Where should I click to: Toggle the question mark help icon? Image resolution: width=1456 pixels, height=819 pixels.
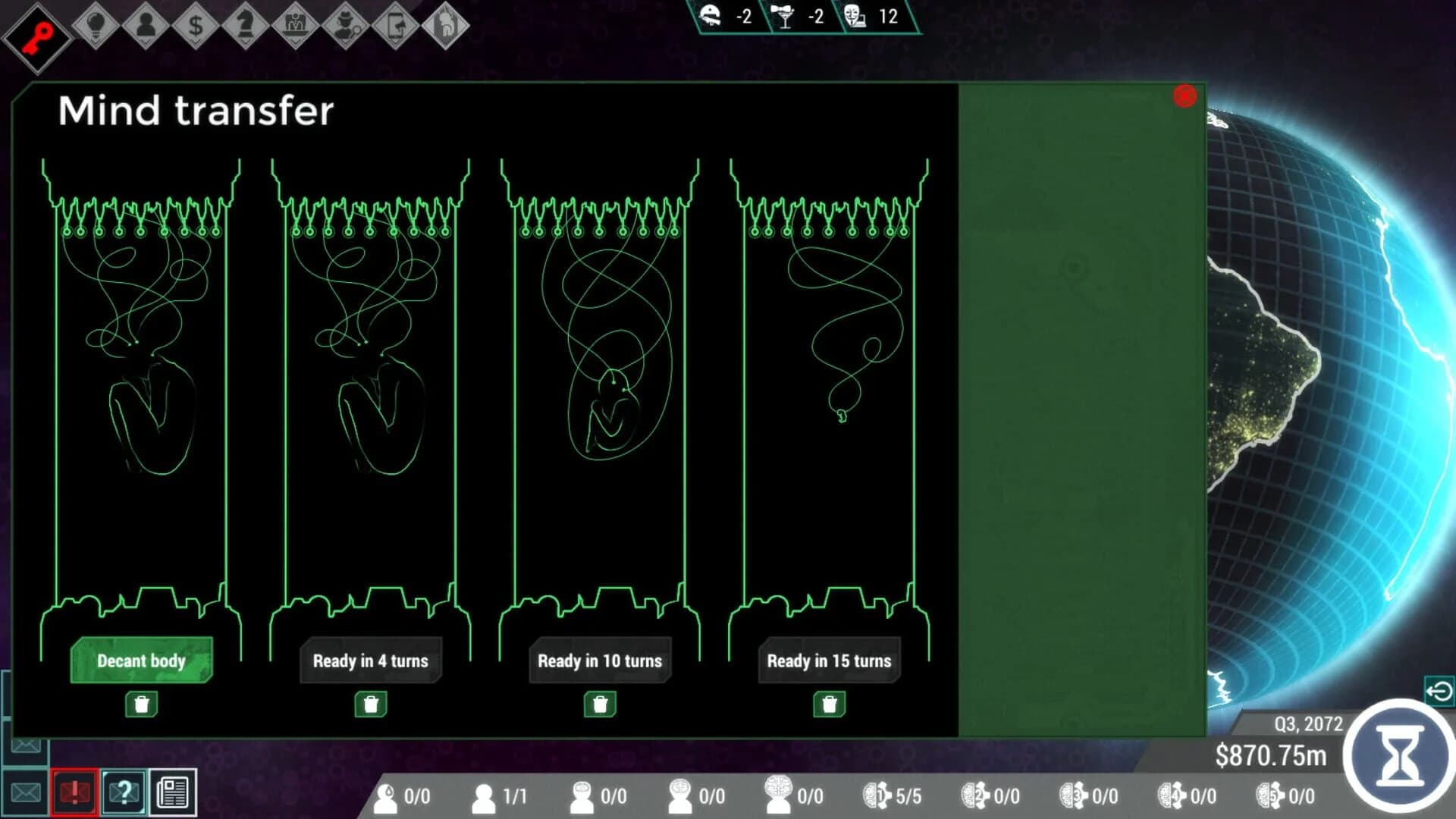pyautogui.click(x=124, y=793)
